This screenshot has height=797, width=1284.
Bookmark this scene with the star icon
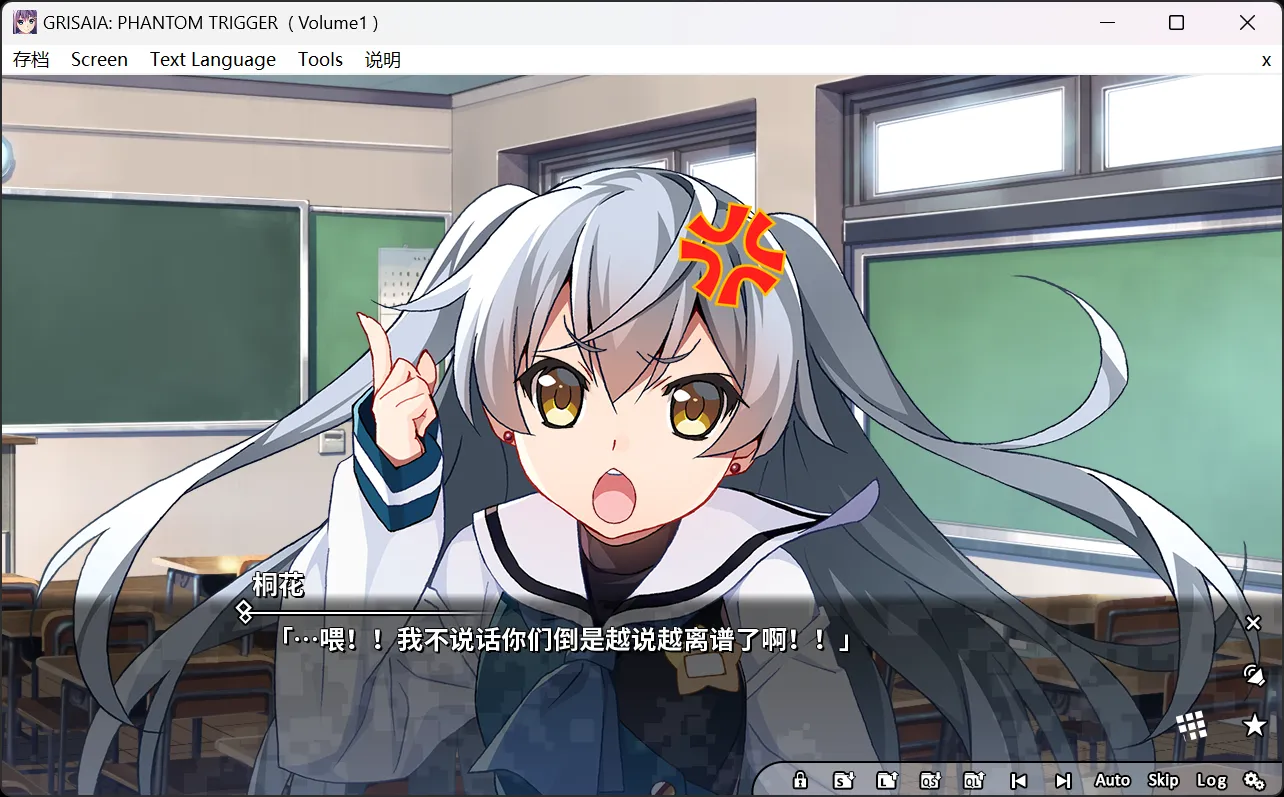click(1253, 725)
